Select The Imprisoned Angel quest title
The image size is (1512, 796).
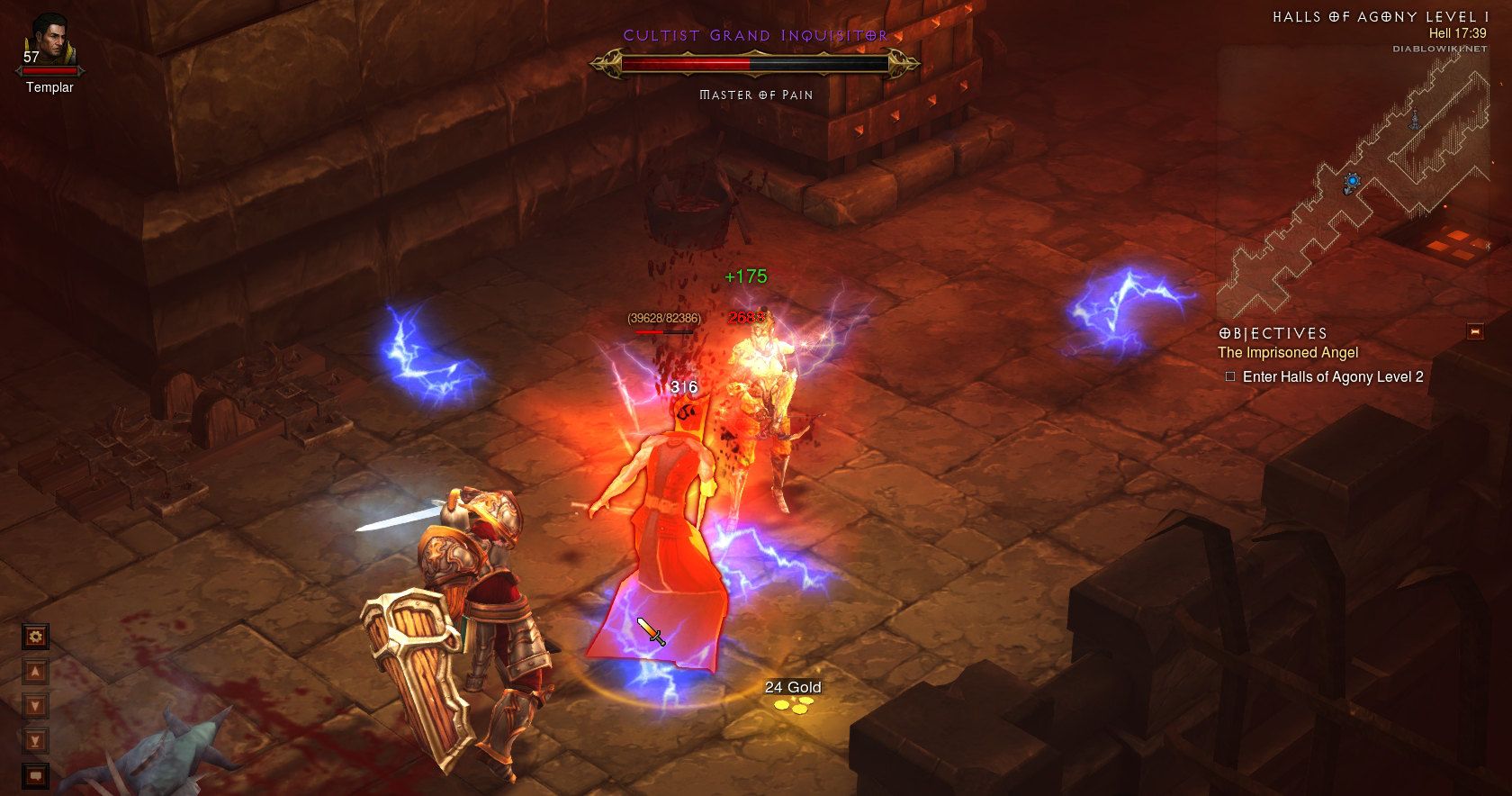coord(1288,353)
